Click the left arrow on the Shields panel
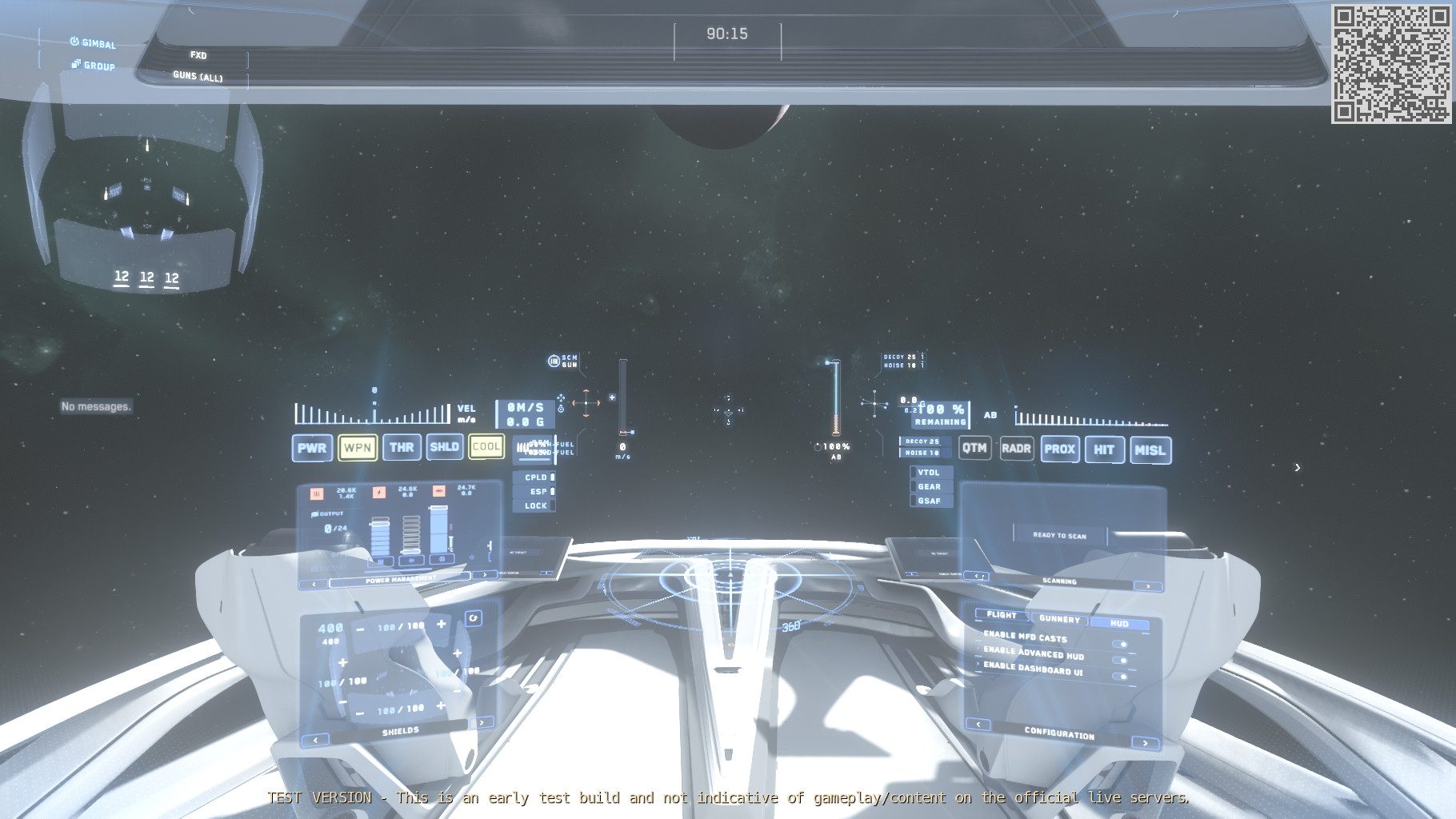 pyautogui.click(x=316, y=740)
